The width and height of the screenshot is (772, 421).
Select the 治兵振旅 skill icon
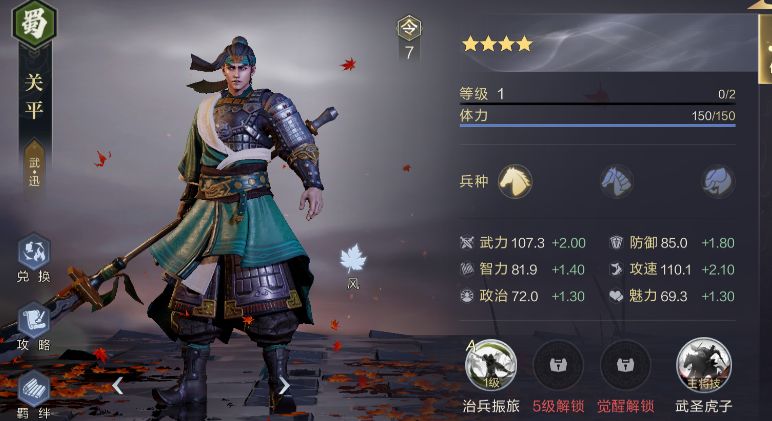492,364
